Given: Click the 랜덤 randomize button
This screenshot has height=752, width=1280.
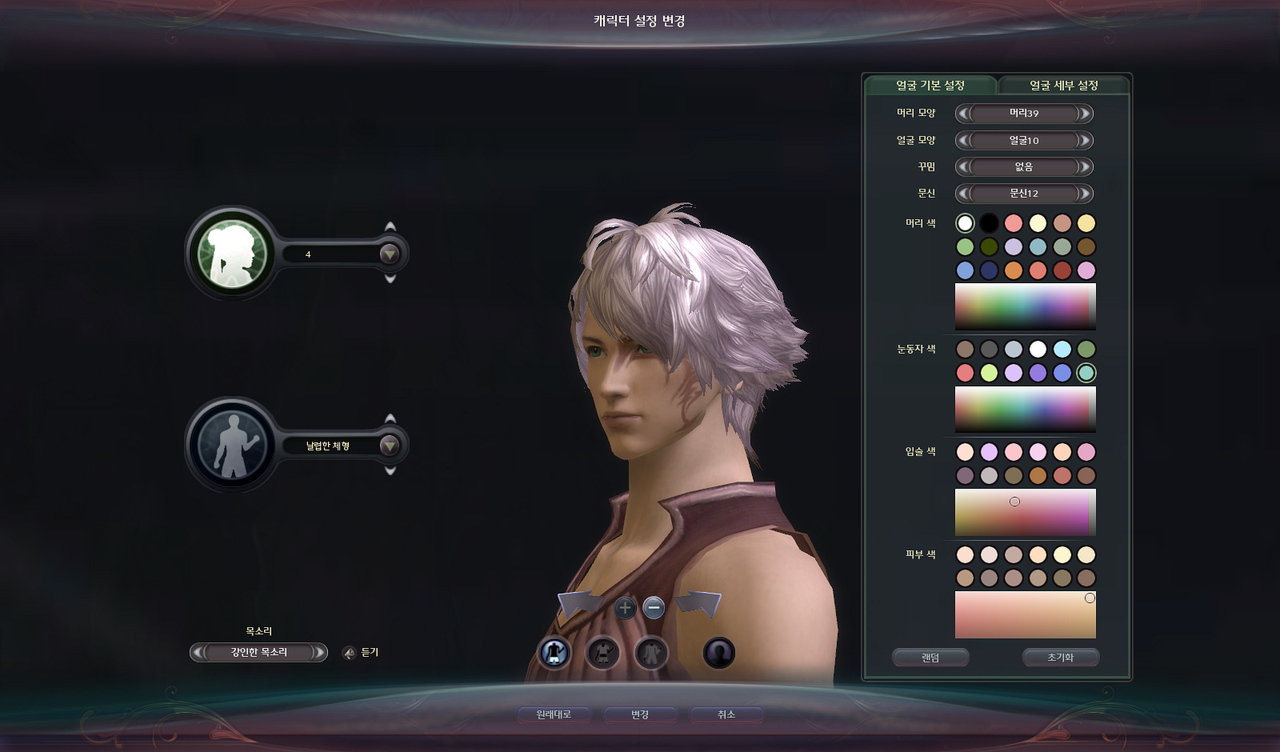Looking at the screenshot, I should 930,658.
